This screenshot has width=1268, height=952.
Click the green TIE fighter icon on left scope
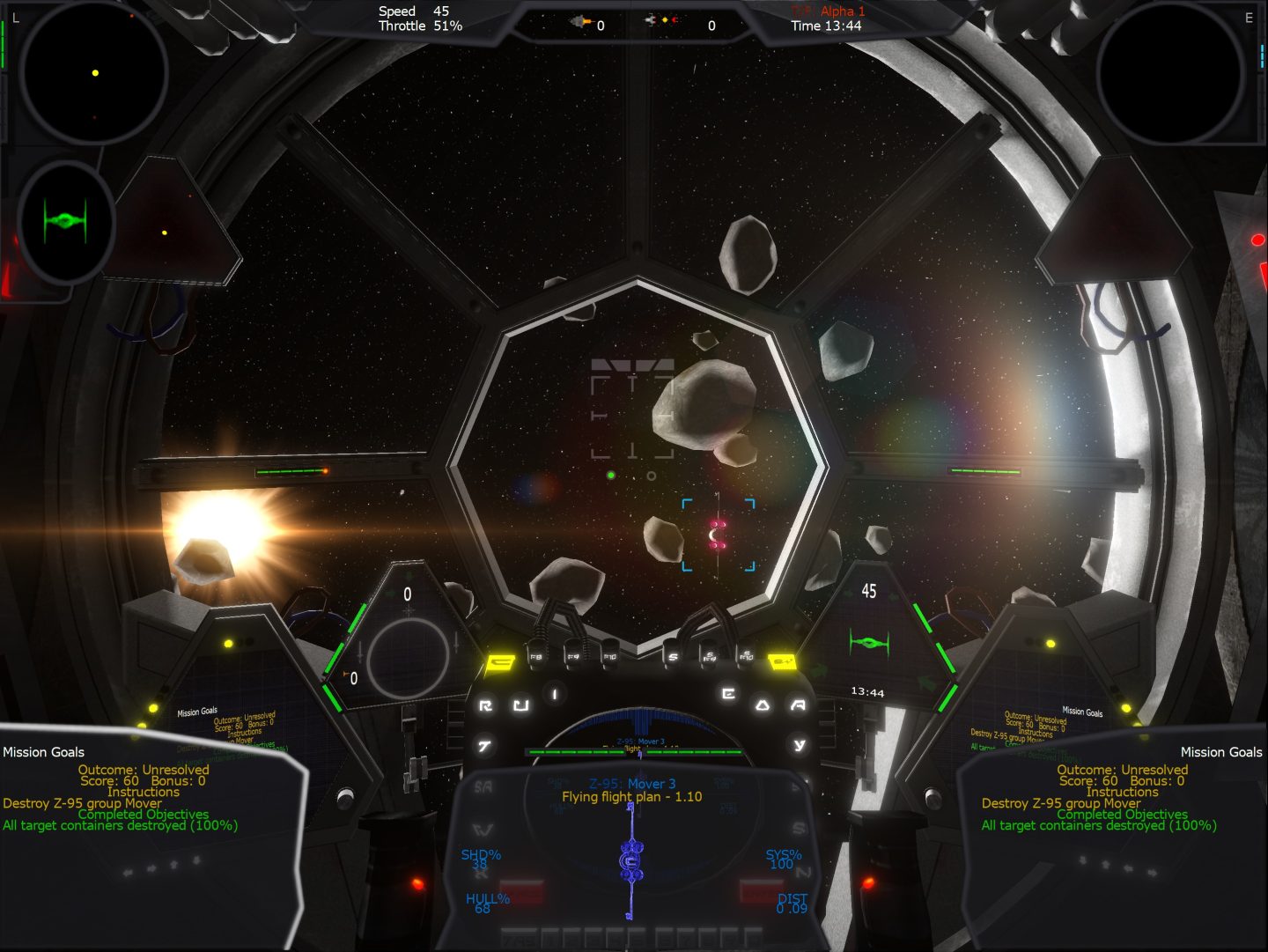click(x=64, y=220)
